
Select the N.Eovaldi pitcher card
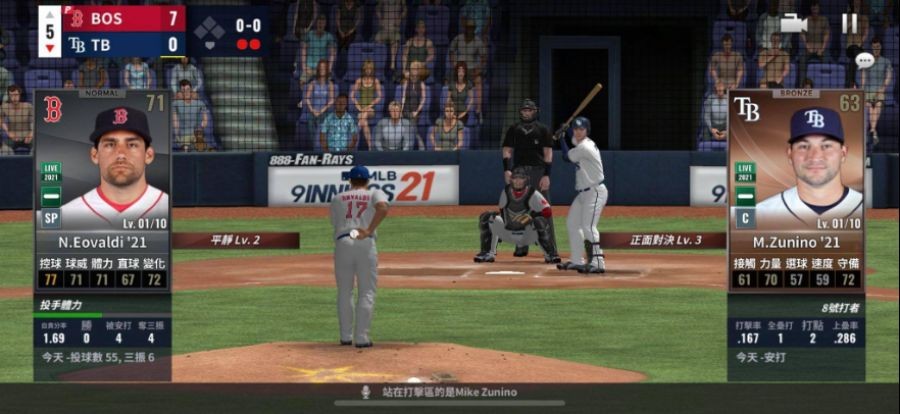pyautogui.click(x=102, y=190)
